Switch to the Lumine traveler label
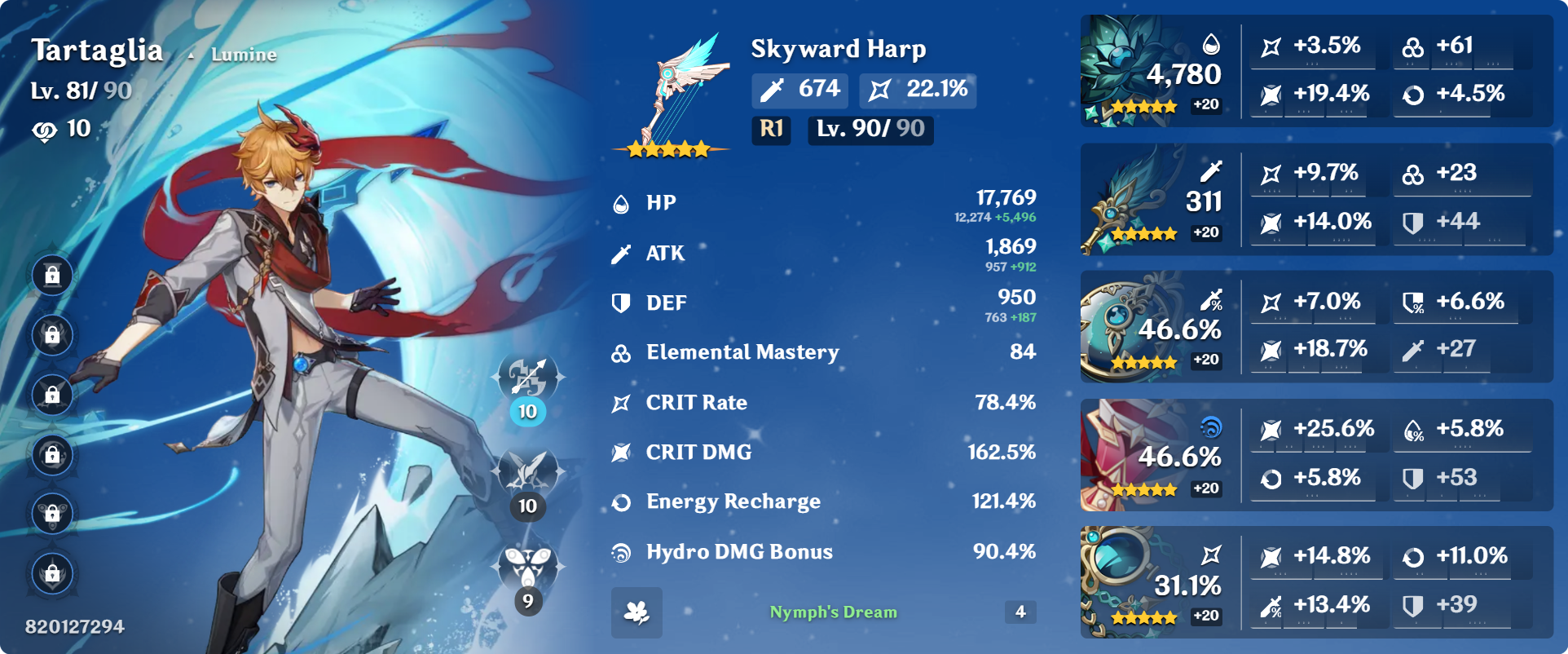The height and width of the screenshot is (654, 1568). [242, 55]
